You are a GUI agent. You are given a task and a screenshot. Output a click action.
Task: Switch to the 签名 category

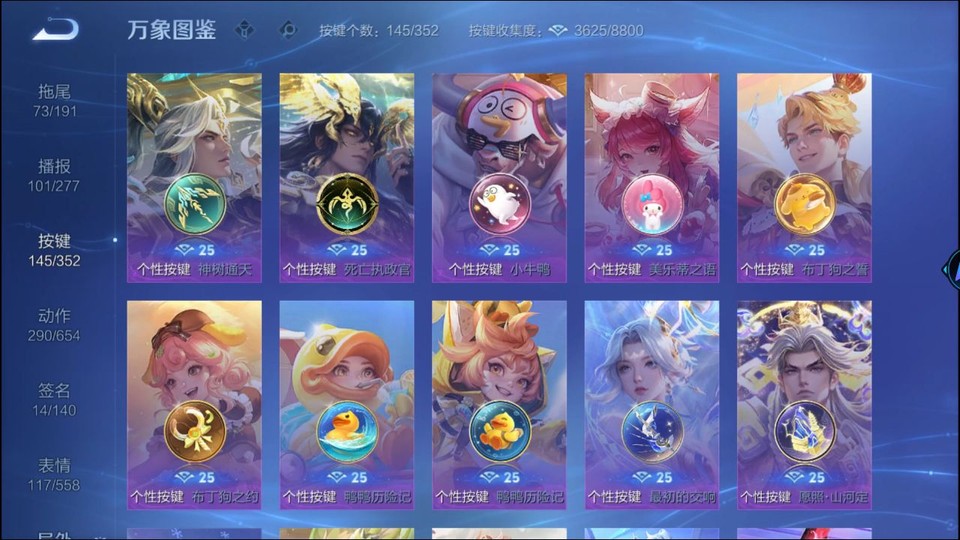54,399
